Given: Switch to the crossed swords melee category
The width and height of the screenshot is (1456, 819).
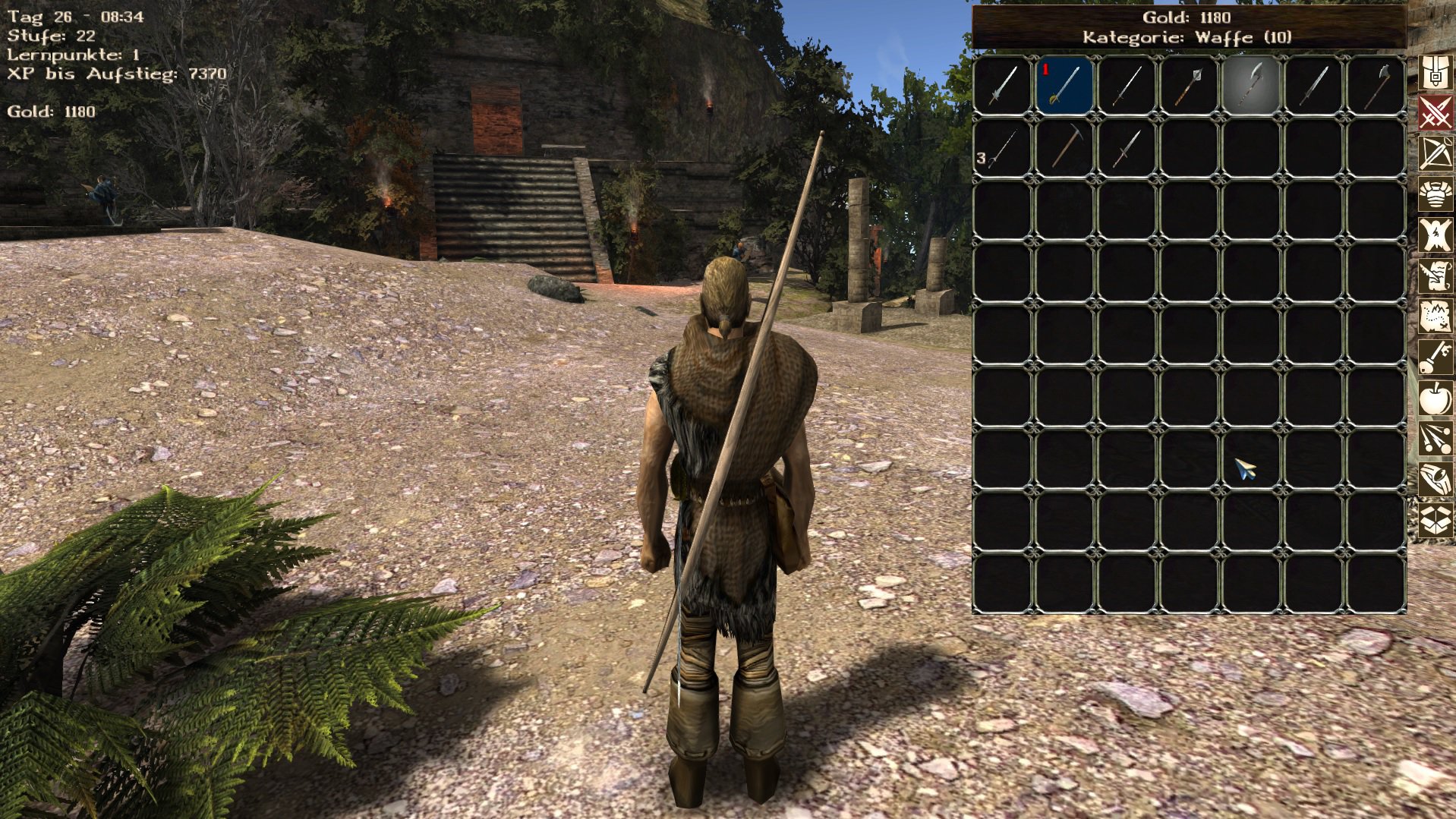Looking at the screenshot, I should point(1435,113).
